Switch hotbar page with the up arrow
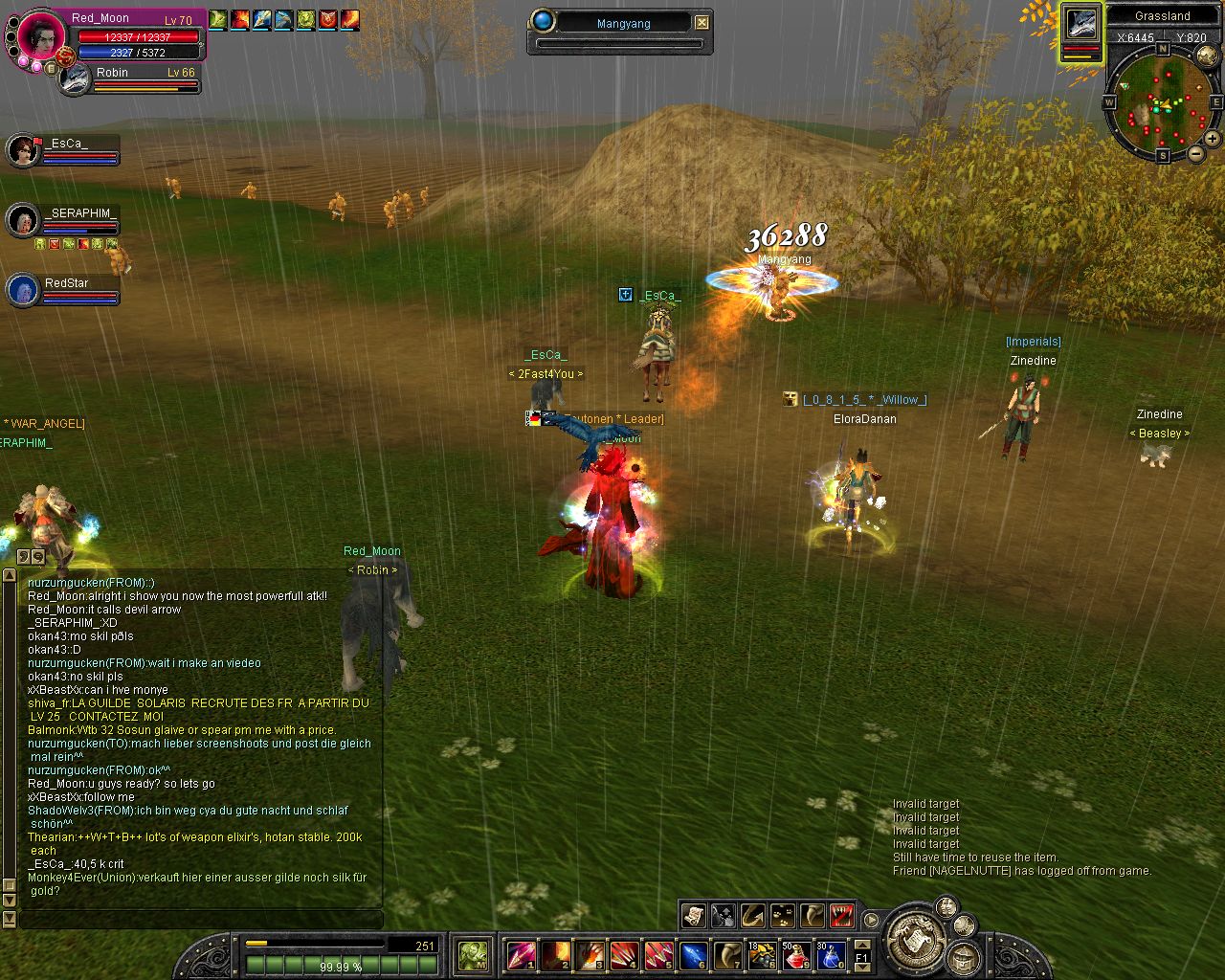 point(861,943)
